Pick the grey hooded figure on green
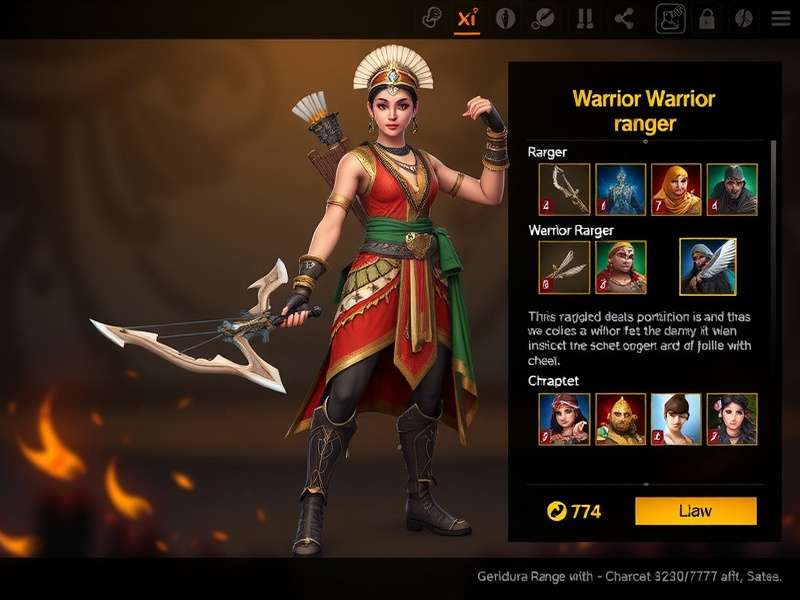 click(x=732, y=188)
